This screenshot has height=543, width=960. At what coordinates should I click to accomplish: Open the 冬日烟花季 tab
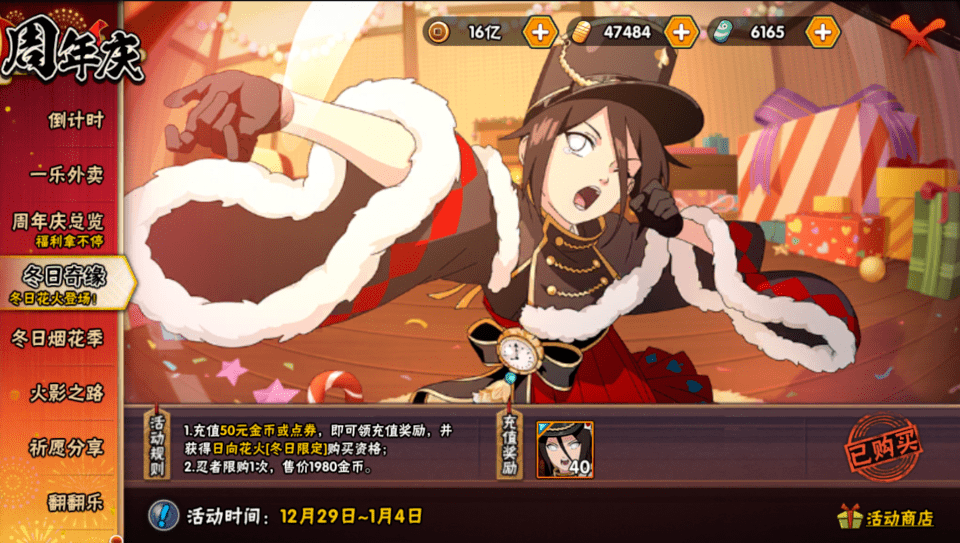[x=58, y=338]
